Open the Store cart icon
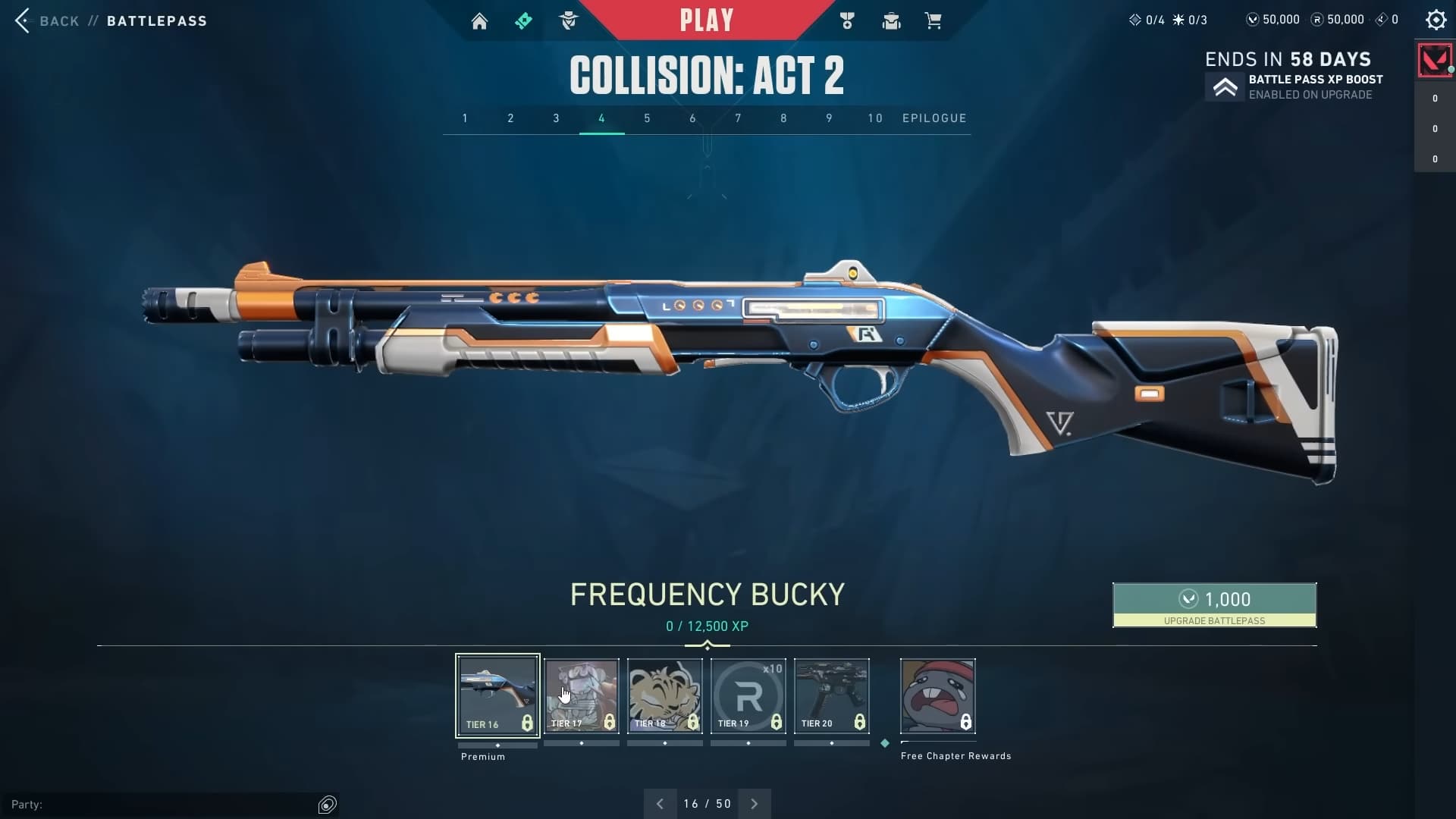This screenshot has width=1456, height=819. pyautogui.click(x=934, y=20)
